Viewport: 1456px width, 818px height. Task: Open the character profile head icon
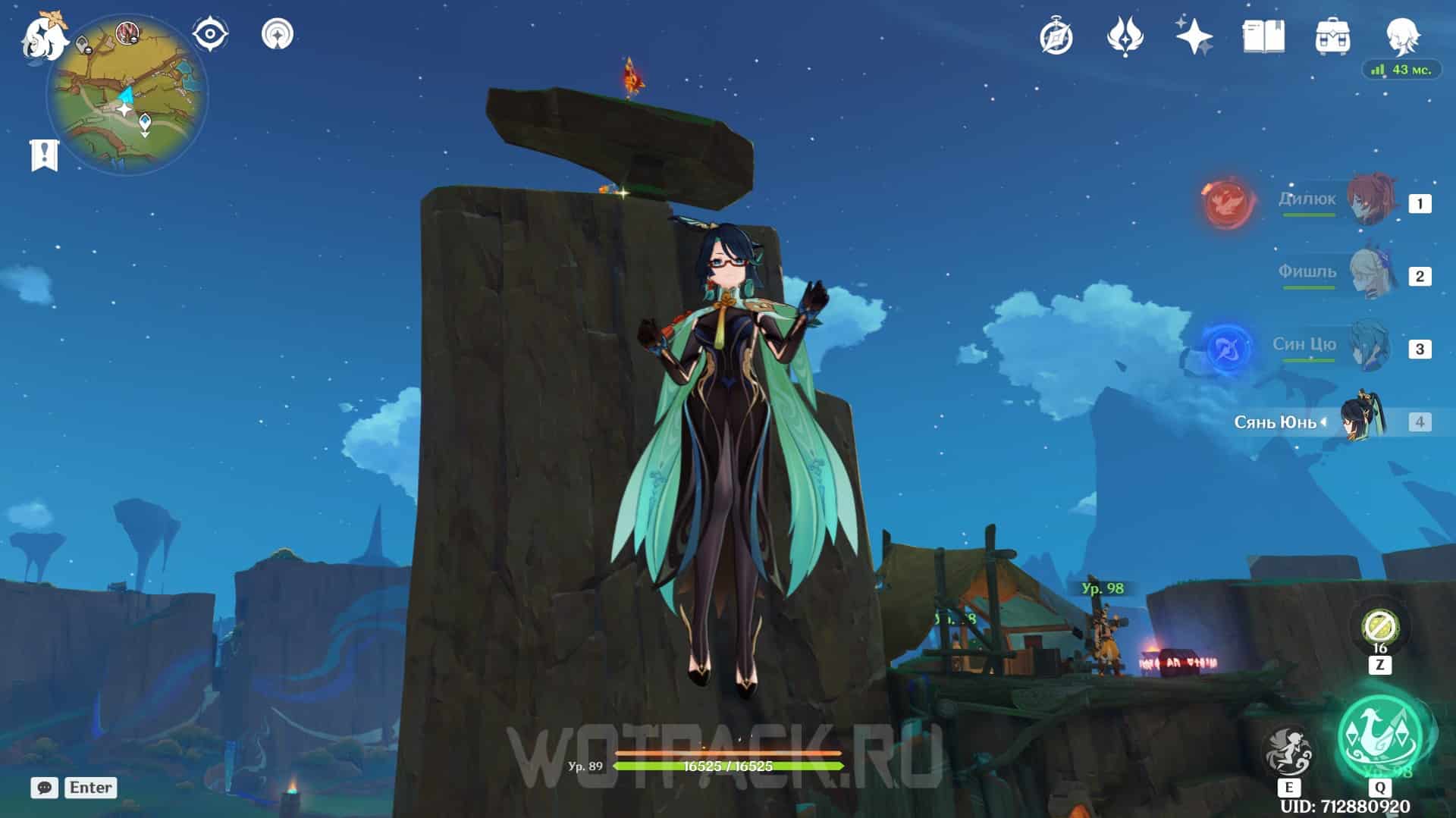coord(1401,36)
